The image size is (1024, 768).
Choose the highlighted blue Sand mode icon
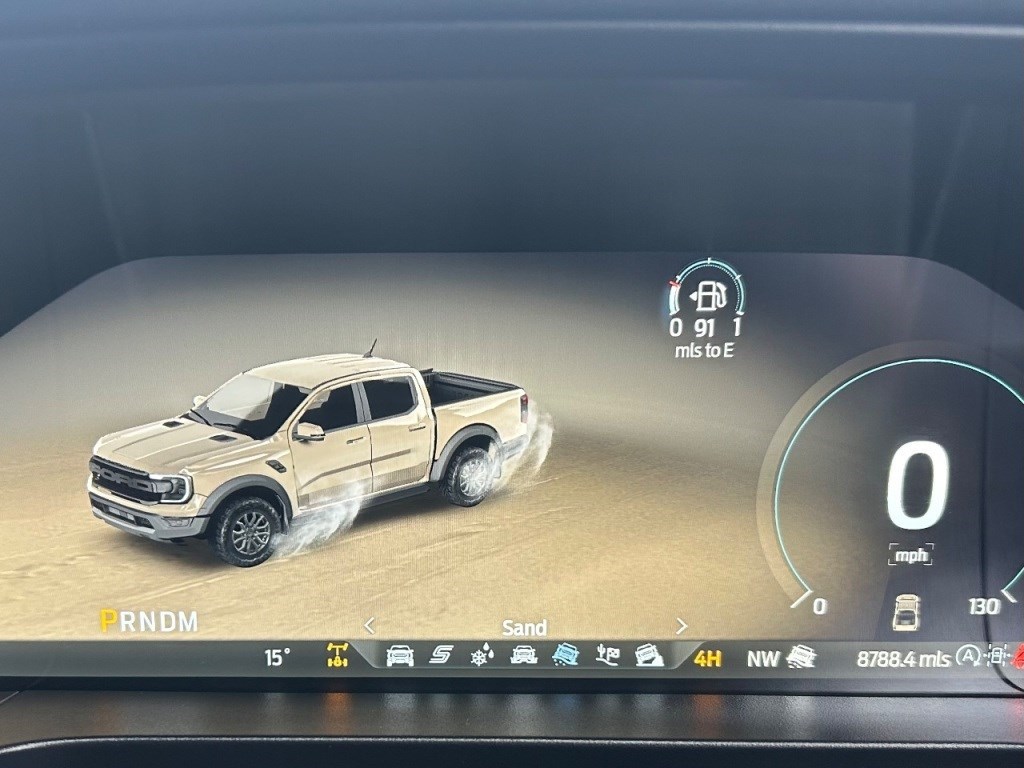pyautogui.click(x=566, y=656)
